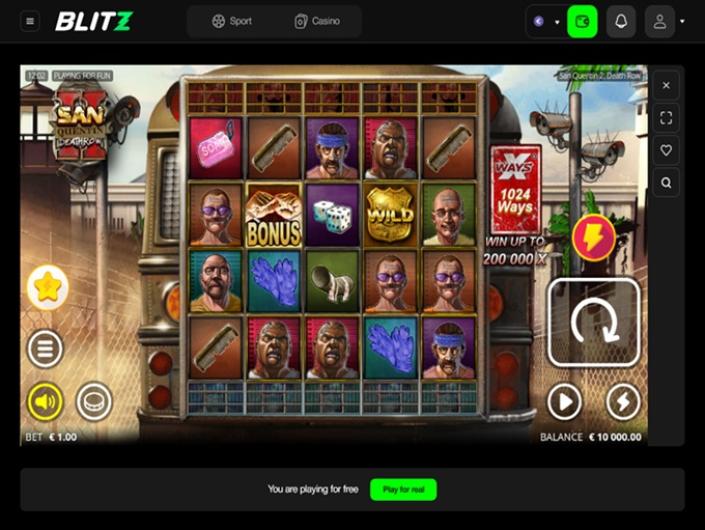
Task: Open bet settings with the coin button
Action: [94, 402]
